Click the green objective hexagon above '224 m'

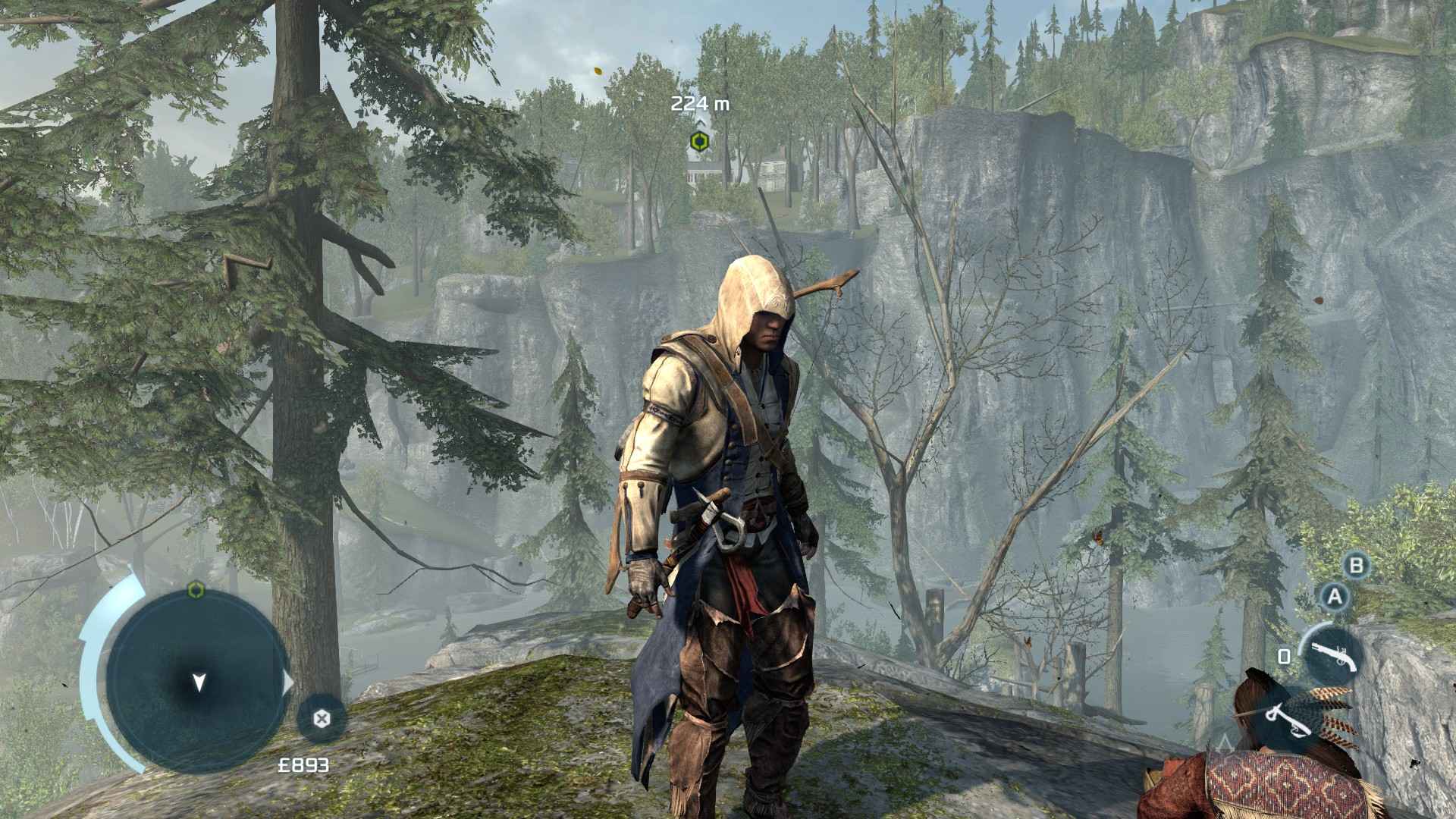point(699,141)
